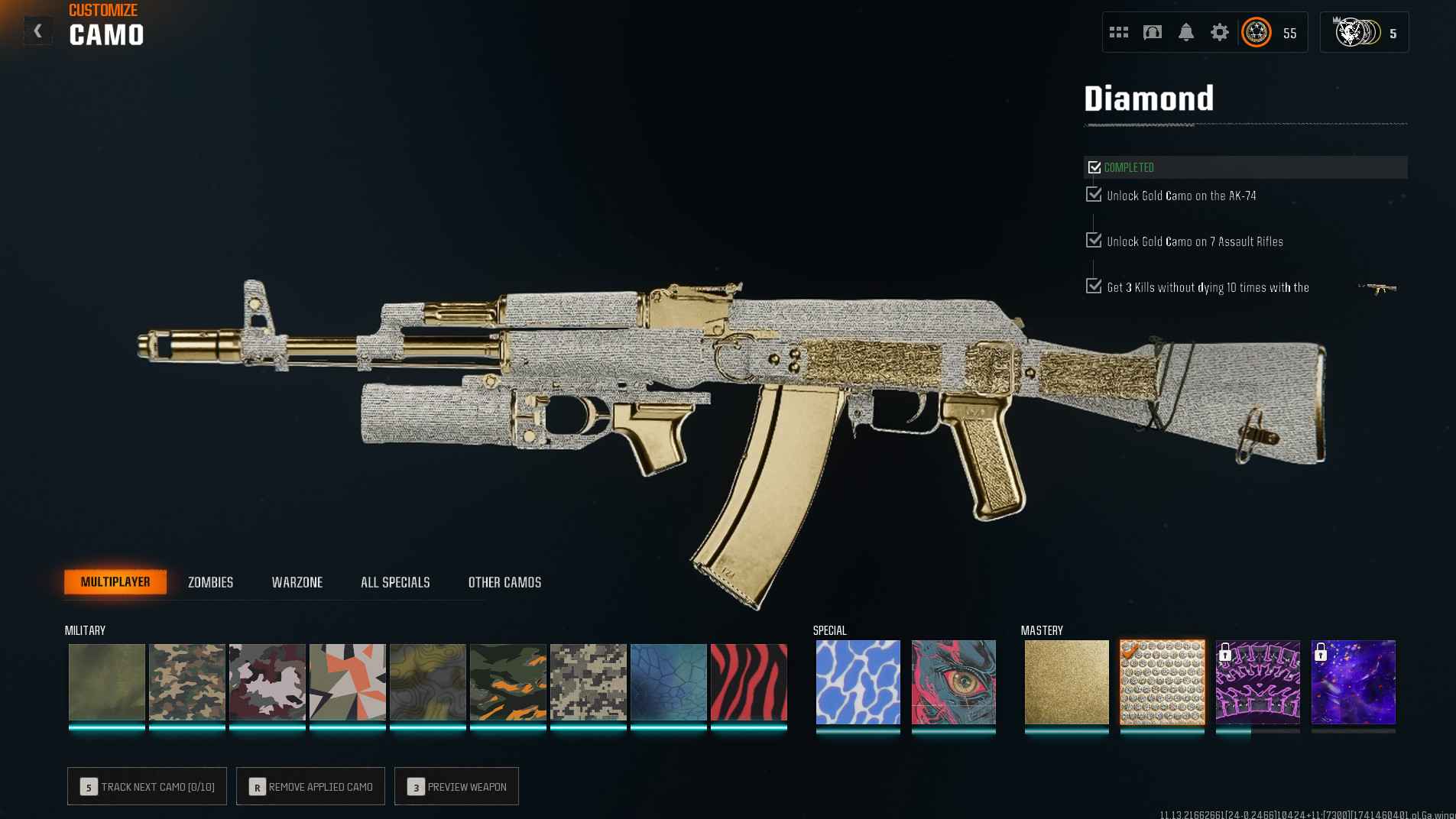1456x819 pixels.
Task: Click the locked purple-pink mastery camo
Action: pos(1257,682)
